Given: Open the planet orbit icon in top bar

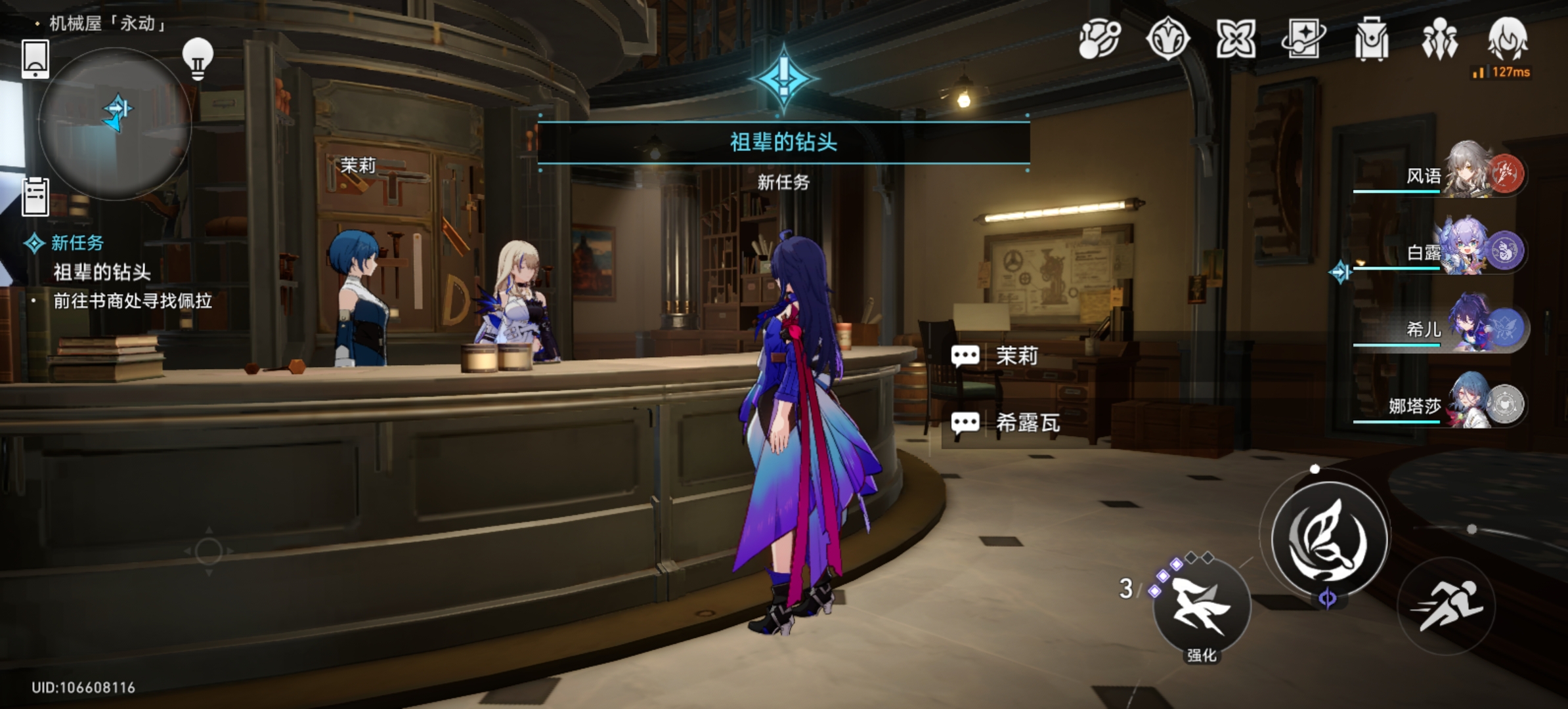Looking at the screenshot, I should point(1100,38).
